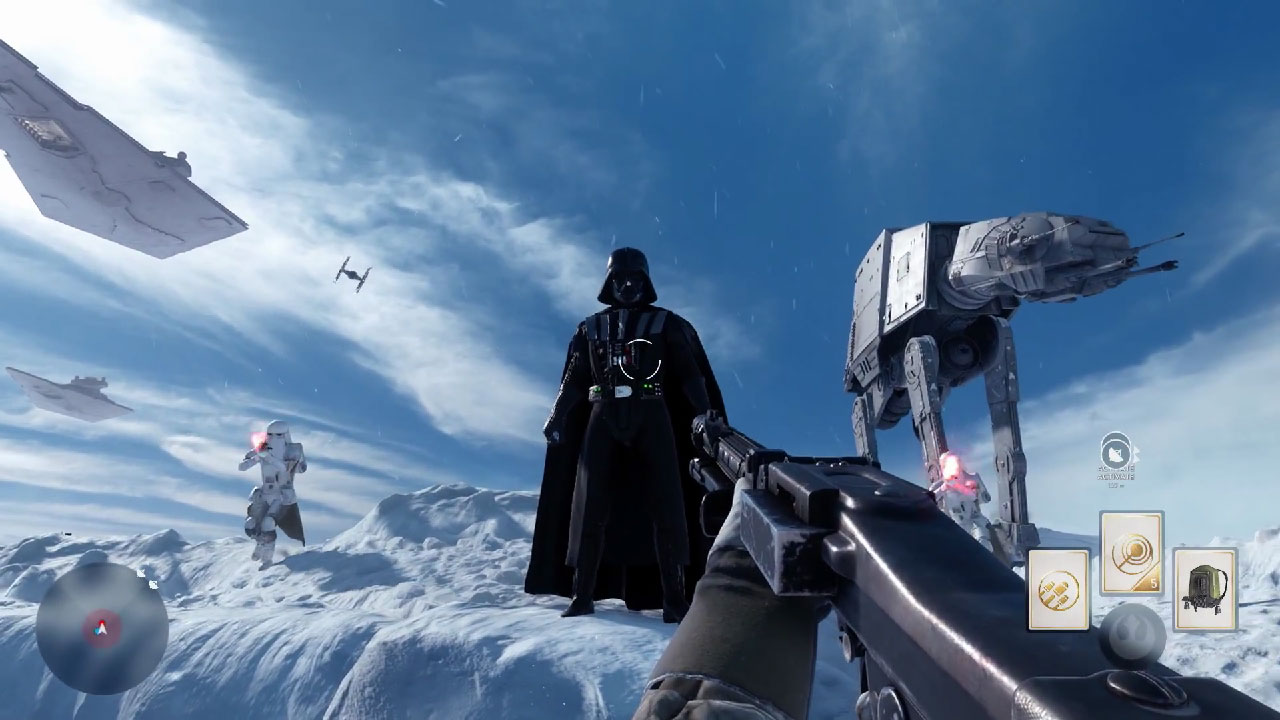The image size is (1280, 720).
Task: Click the ion shot card showing 5 charges
Action: click(1130, 550)
